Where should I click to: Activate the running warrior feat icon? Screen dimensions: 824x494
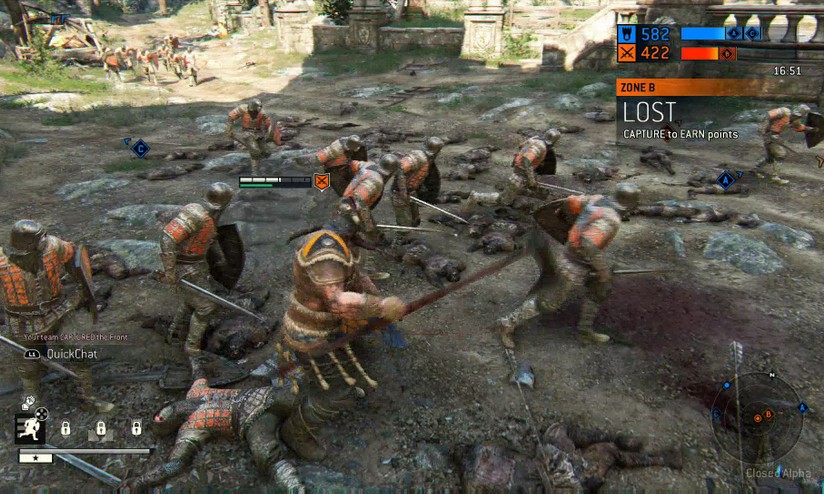(29, 428)
